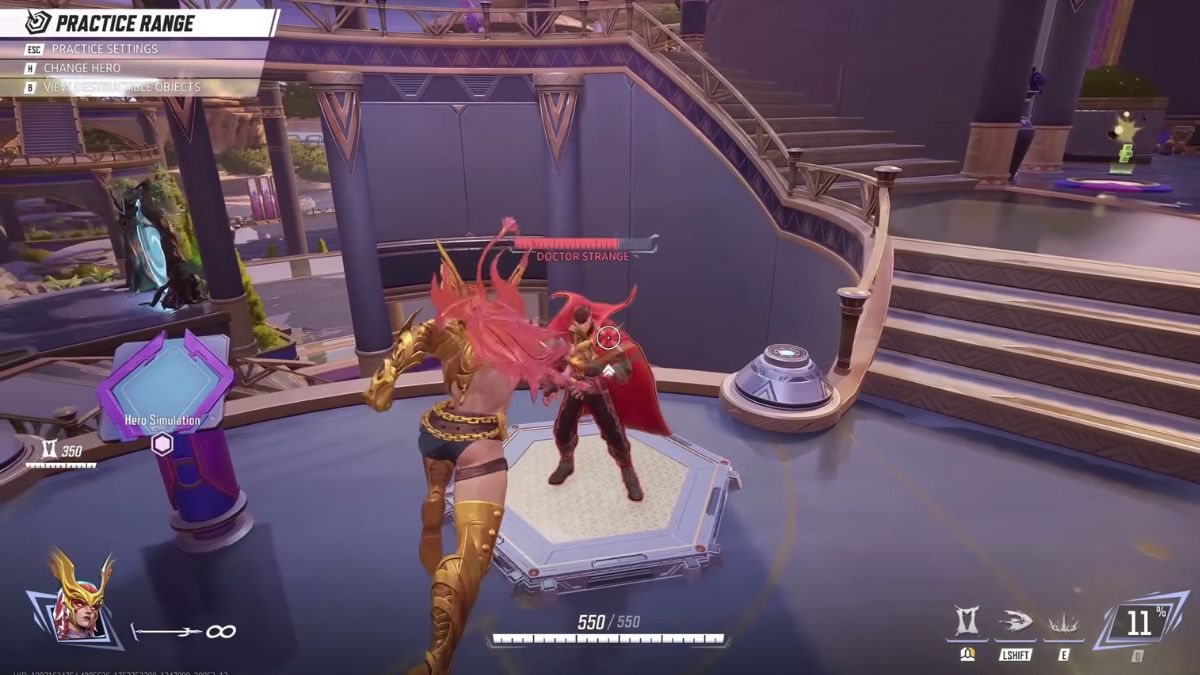Trigger the dash ability above LSHIFT
The width and height of the screenshot is (1200, 675).
pyautogui.click(x=1015, y=623)
